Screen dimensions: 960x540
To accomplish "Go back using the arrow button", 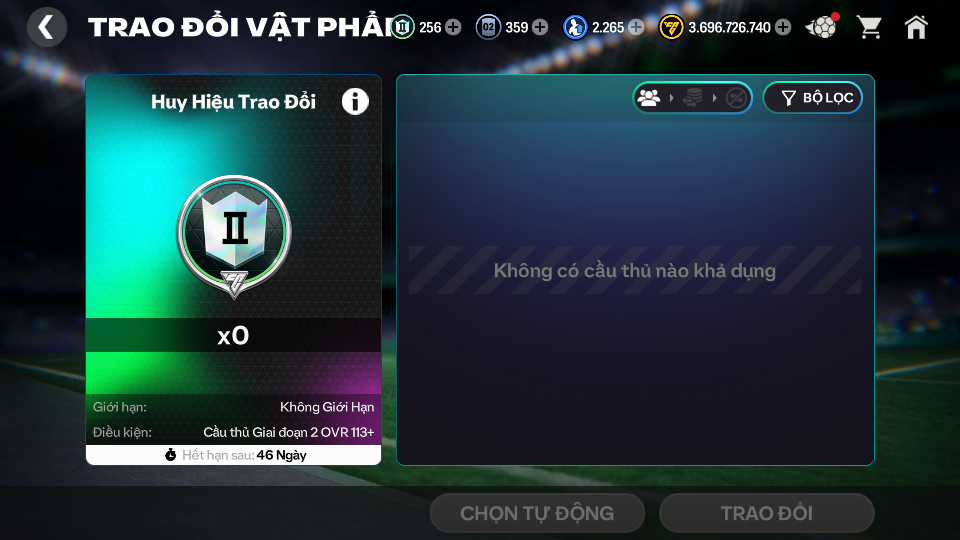I will 46,27.
